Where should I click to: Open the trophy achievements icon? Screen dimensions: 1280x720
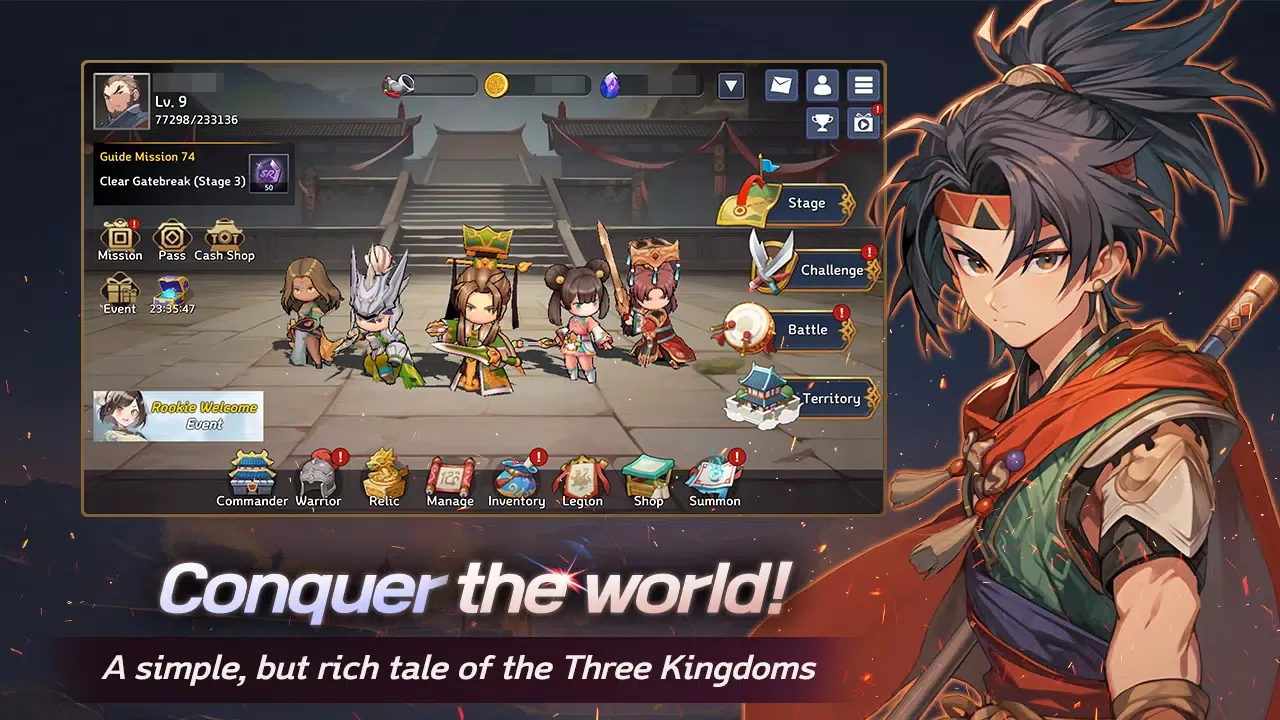pyautogui.click(x=822, y=122)
